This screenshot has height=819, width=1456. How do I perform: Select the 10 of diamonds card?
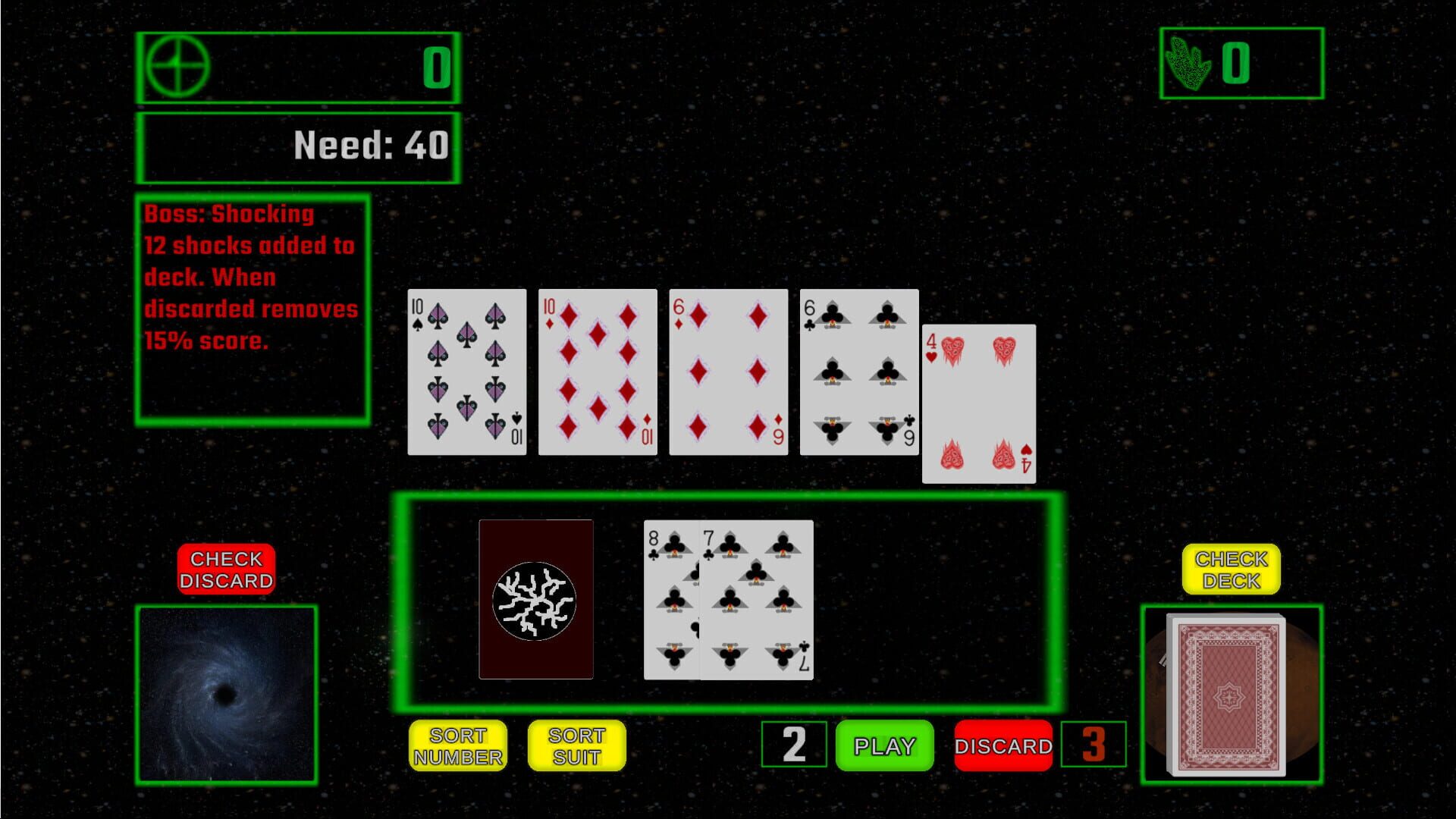(x=597, y=372)
